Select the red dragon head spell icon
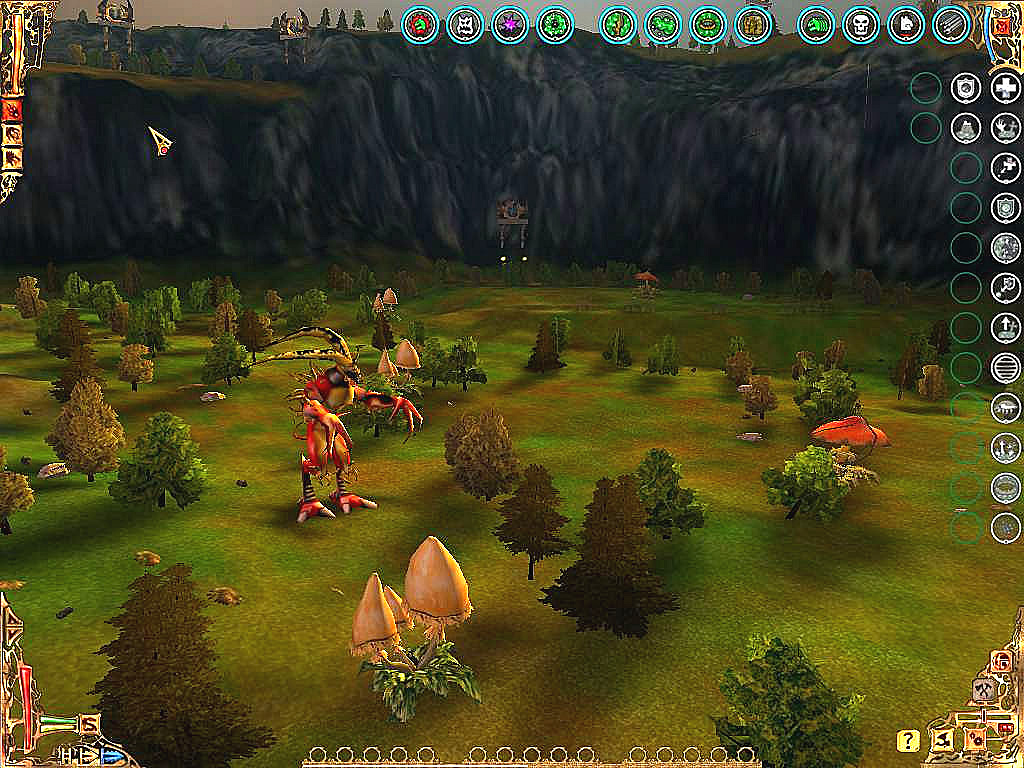The image size is (1024, 768). pyautogui.click(x=421, y=24)
